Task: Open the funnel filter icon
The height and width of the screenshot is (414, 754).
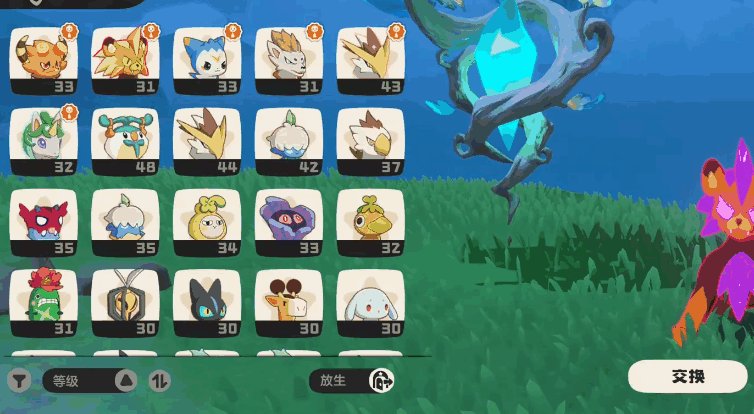Action: (19, 380)
